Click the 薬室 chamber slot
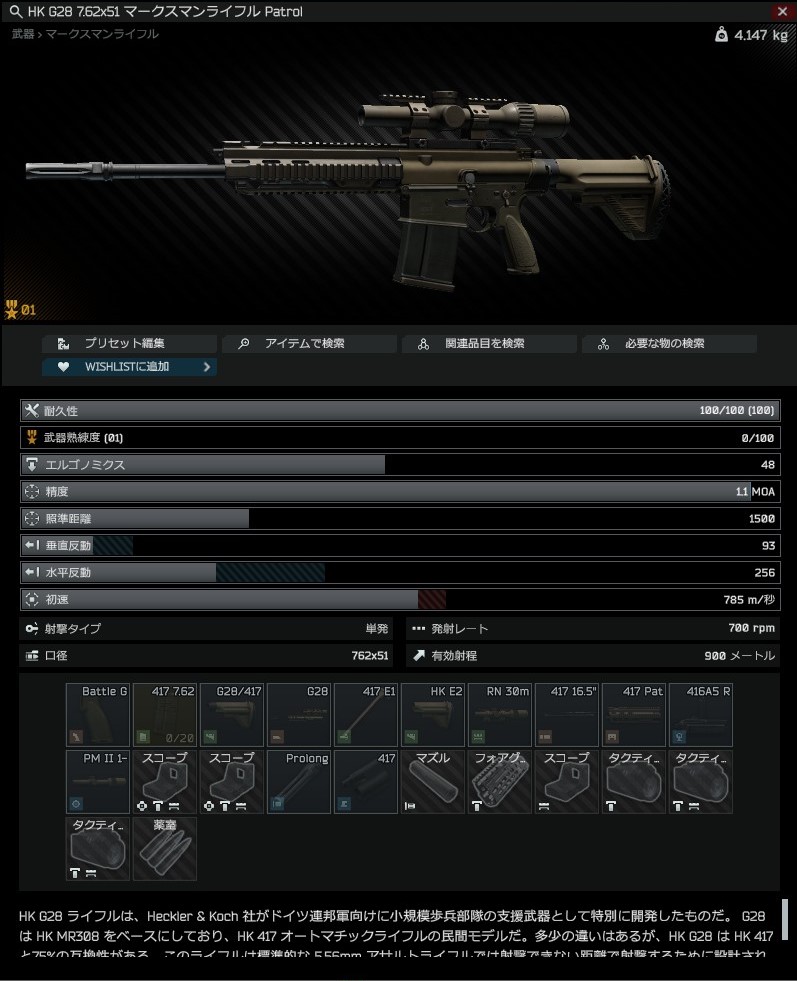797x981 pixels. pyautogui.click(x=165, y=849)
